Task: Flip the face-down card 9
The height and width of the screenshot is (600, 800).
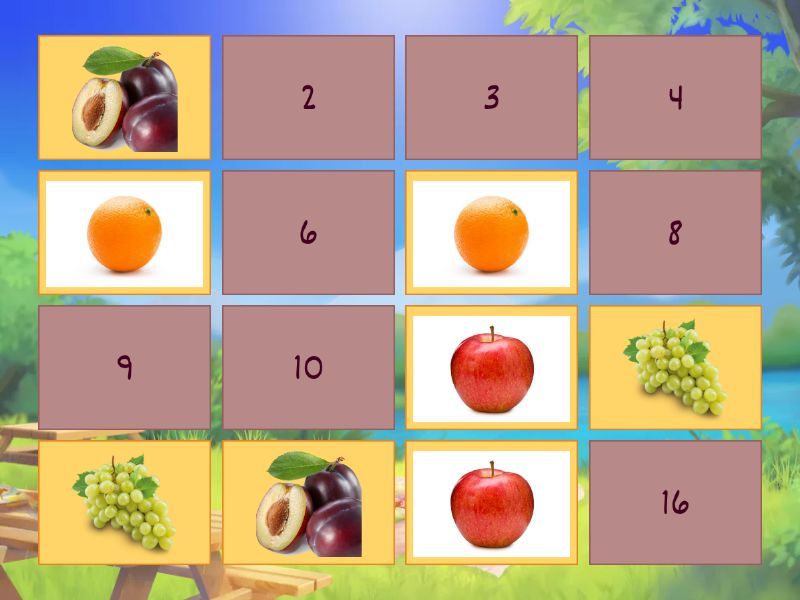Action: 124,368
